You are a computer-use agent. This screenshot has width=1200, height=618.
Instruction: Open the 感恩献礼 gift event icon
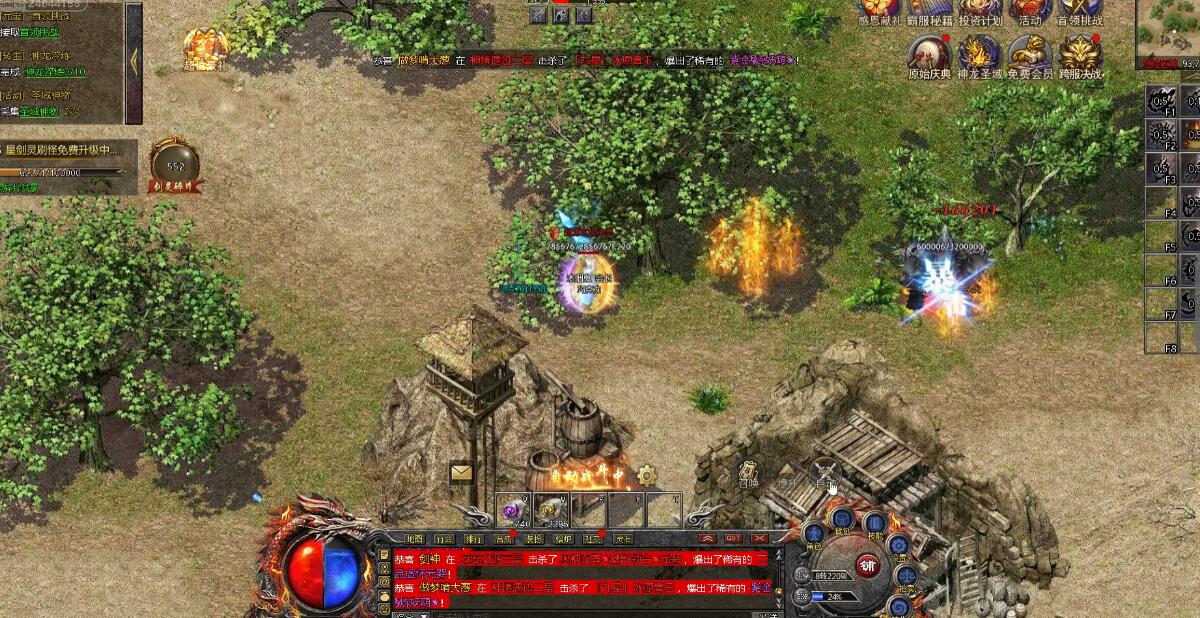880,10
